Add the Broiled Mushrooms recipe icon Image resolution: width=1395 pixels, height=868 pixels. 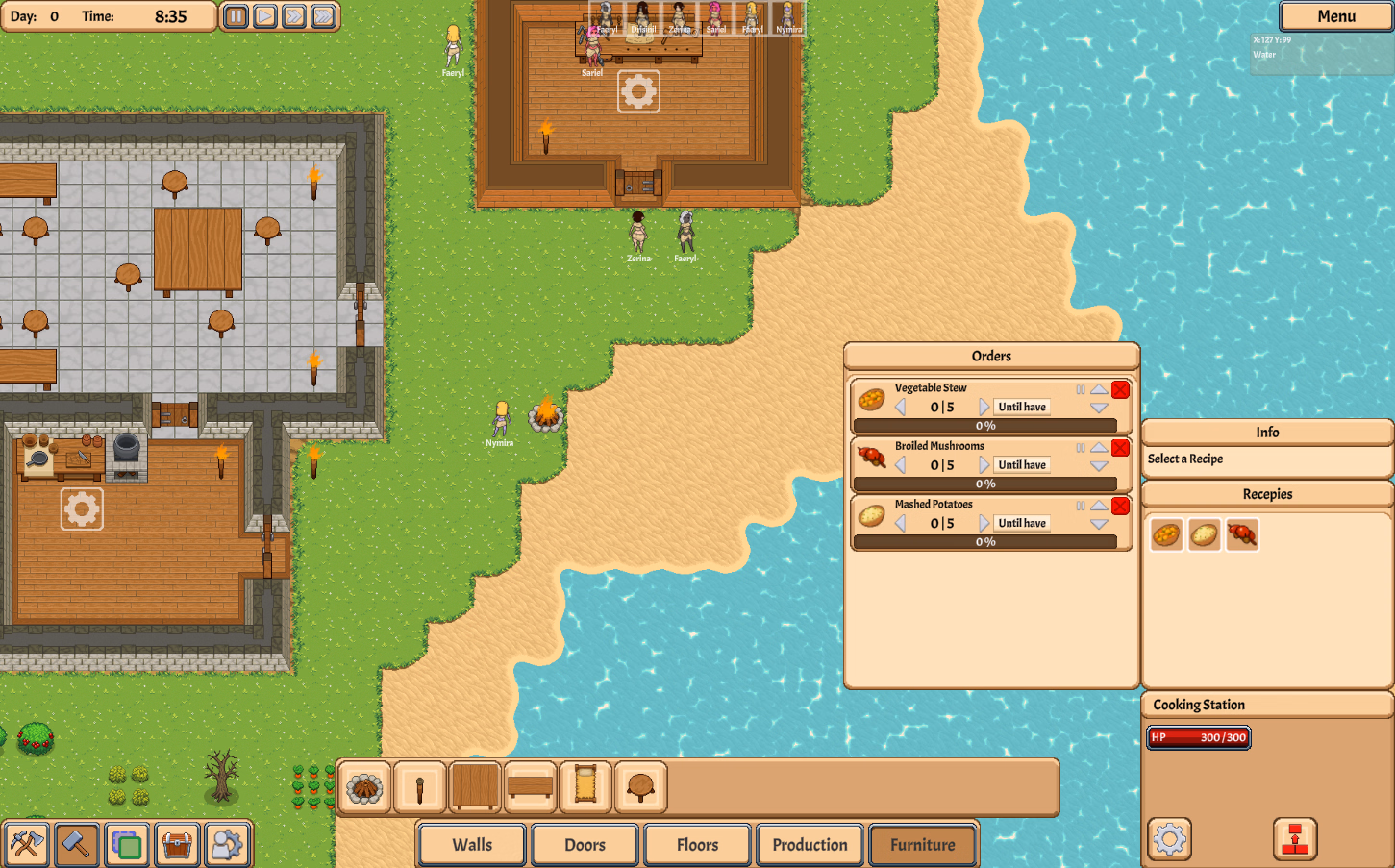point(1241,534)
